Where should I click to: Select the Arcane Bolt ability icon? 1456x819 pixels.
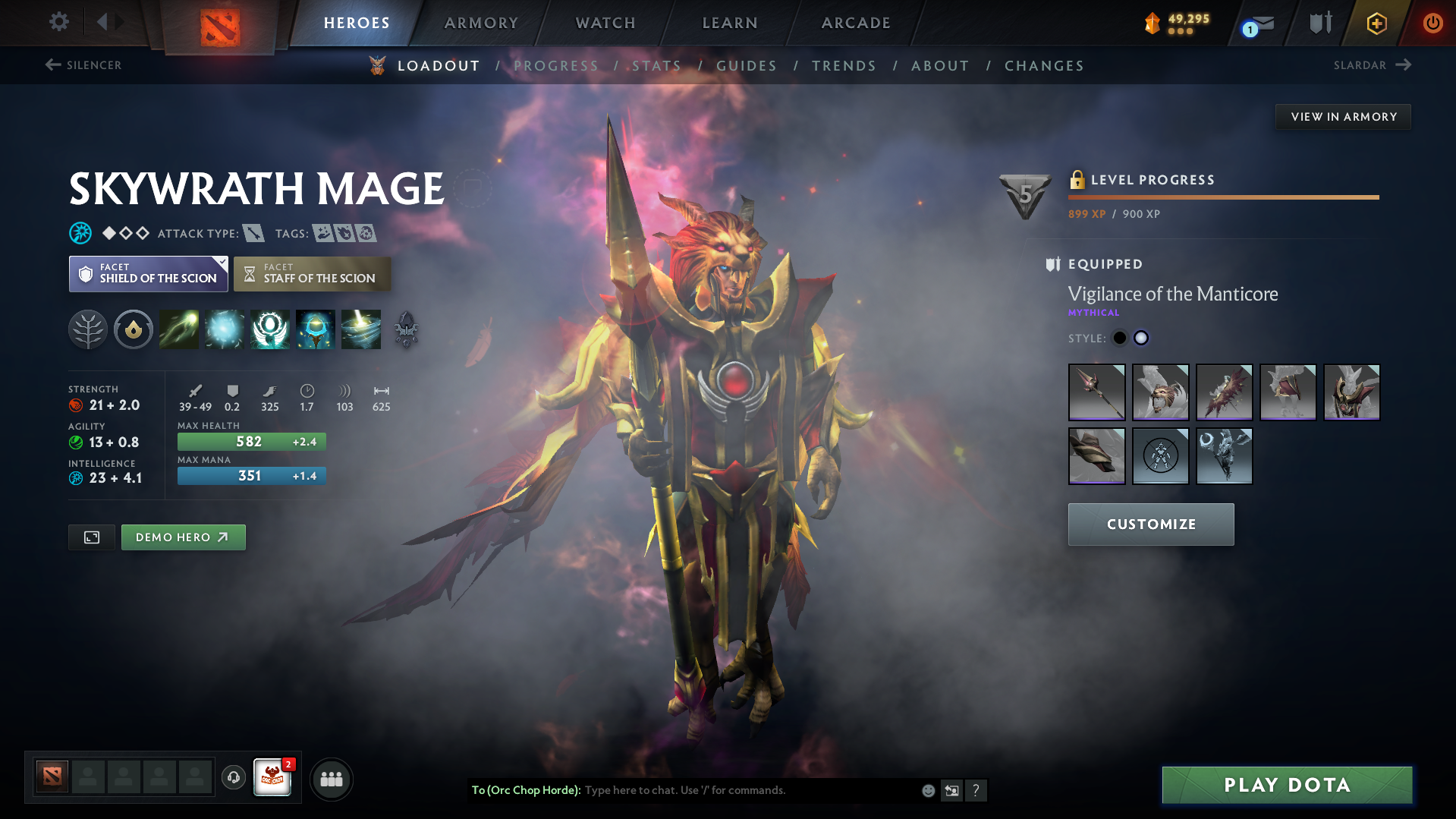179,329
